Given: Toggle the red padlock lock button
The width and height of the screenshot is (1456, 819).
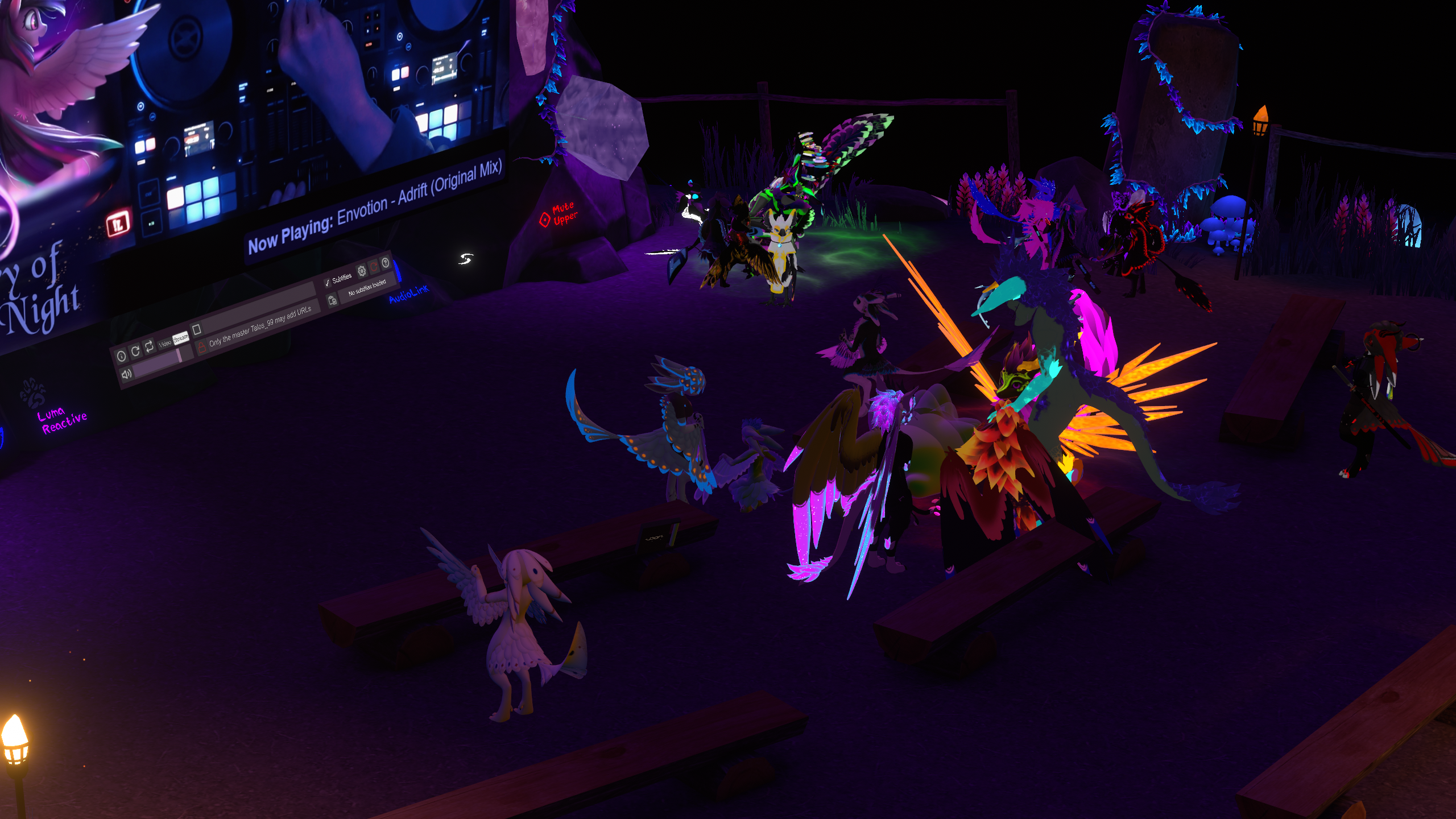Looking at the screenshot, I should pyautogui.click(x=201, y=346).
